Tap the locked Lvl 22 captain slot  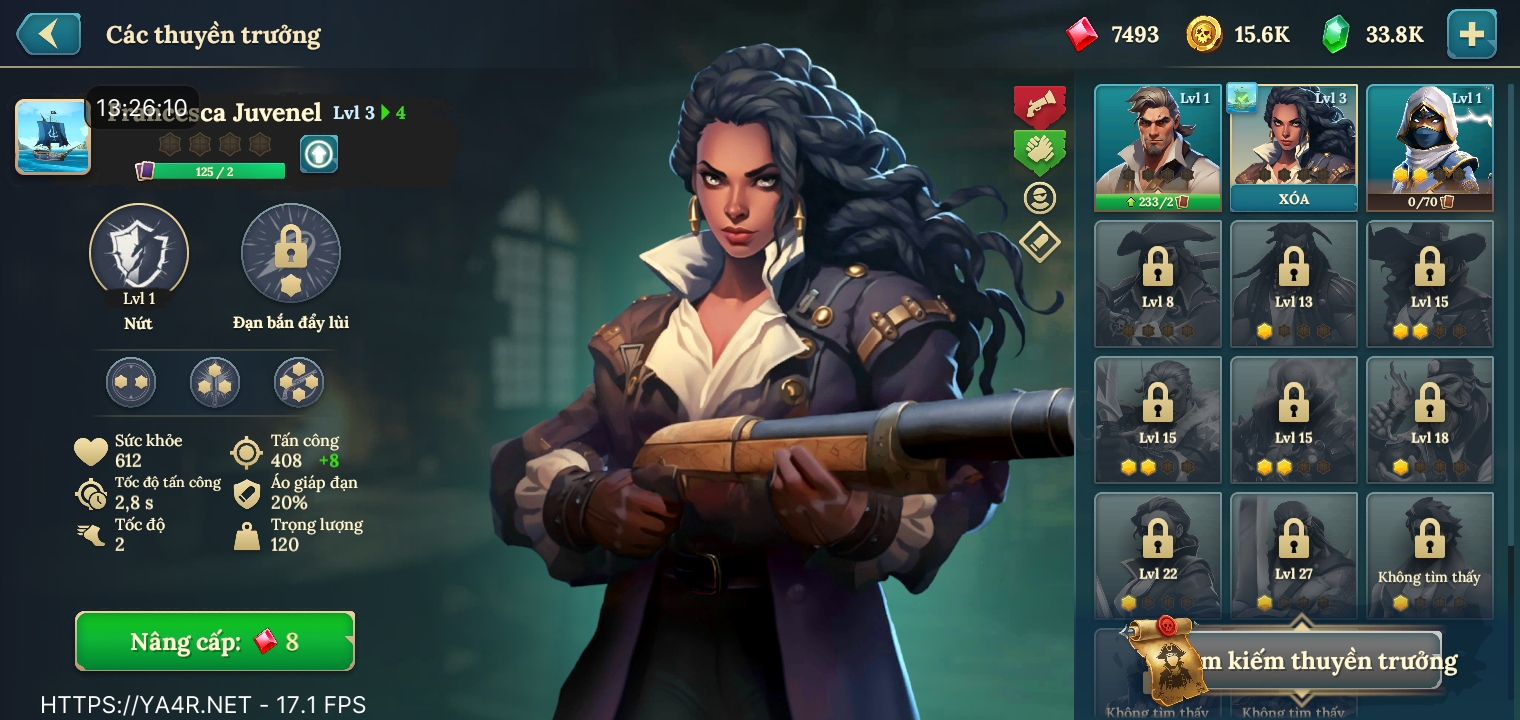coord(1158,555)
